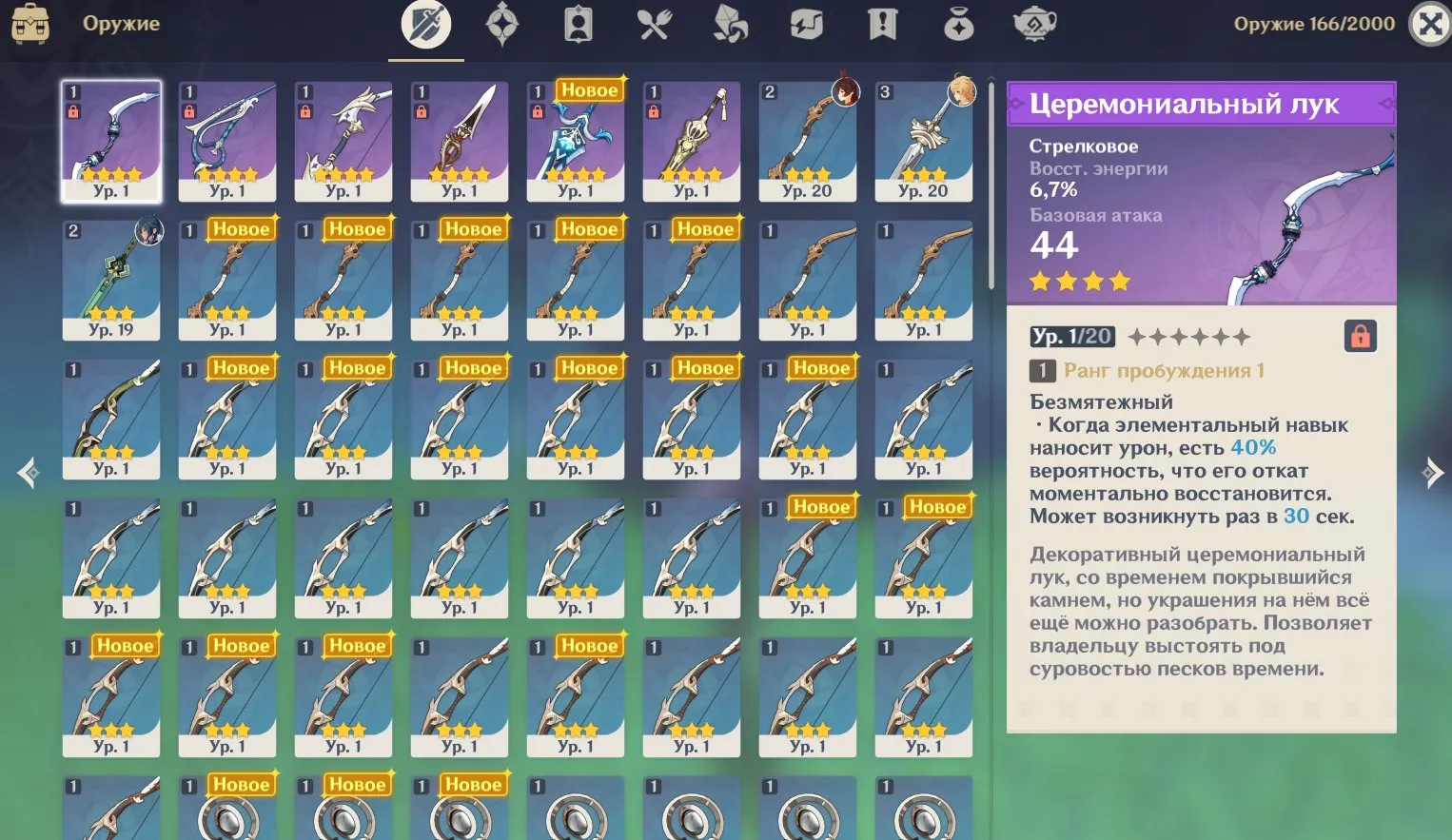Image resolution: width=1452 pixels, height=840 pixels.
Task: Select the weapons tab (sword and shield)
Action: [426, 25]
